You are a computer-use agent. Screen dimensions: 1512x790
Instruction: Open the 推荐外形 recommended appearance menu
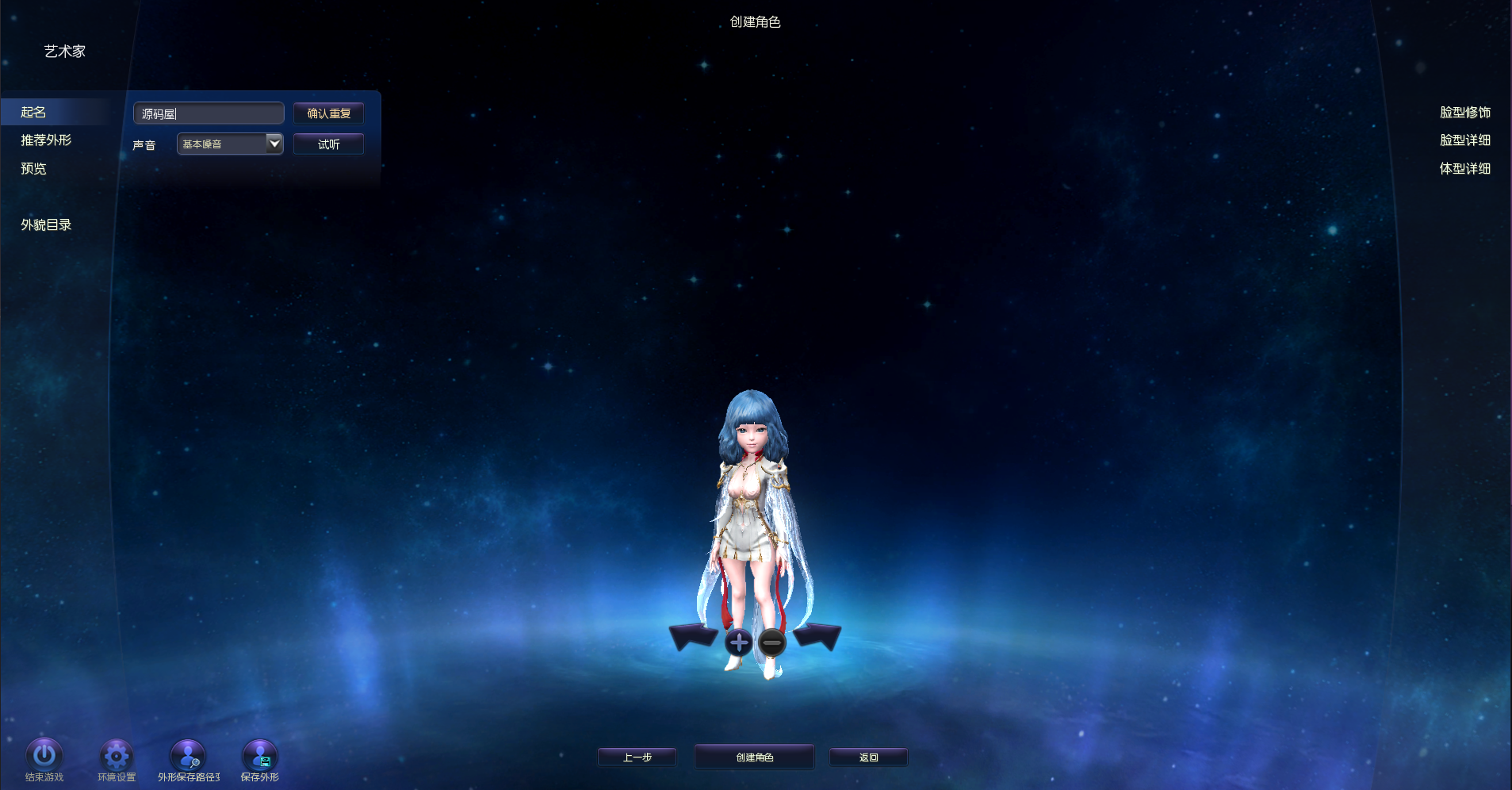(x=46, y=140)
